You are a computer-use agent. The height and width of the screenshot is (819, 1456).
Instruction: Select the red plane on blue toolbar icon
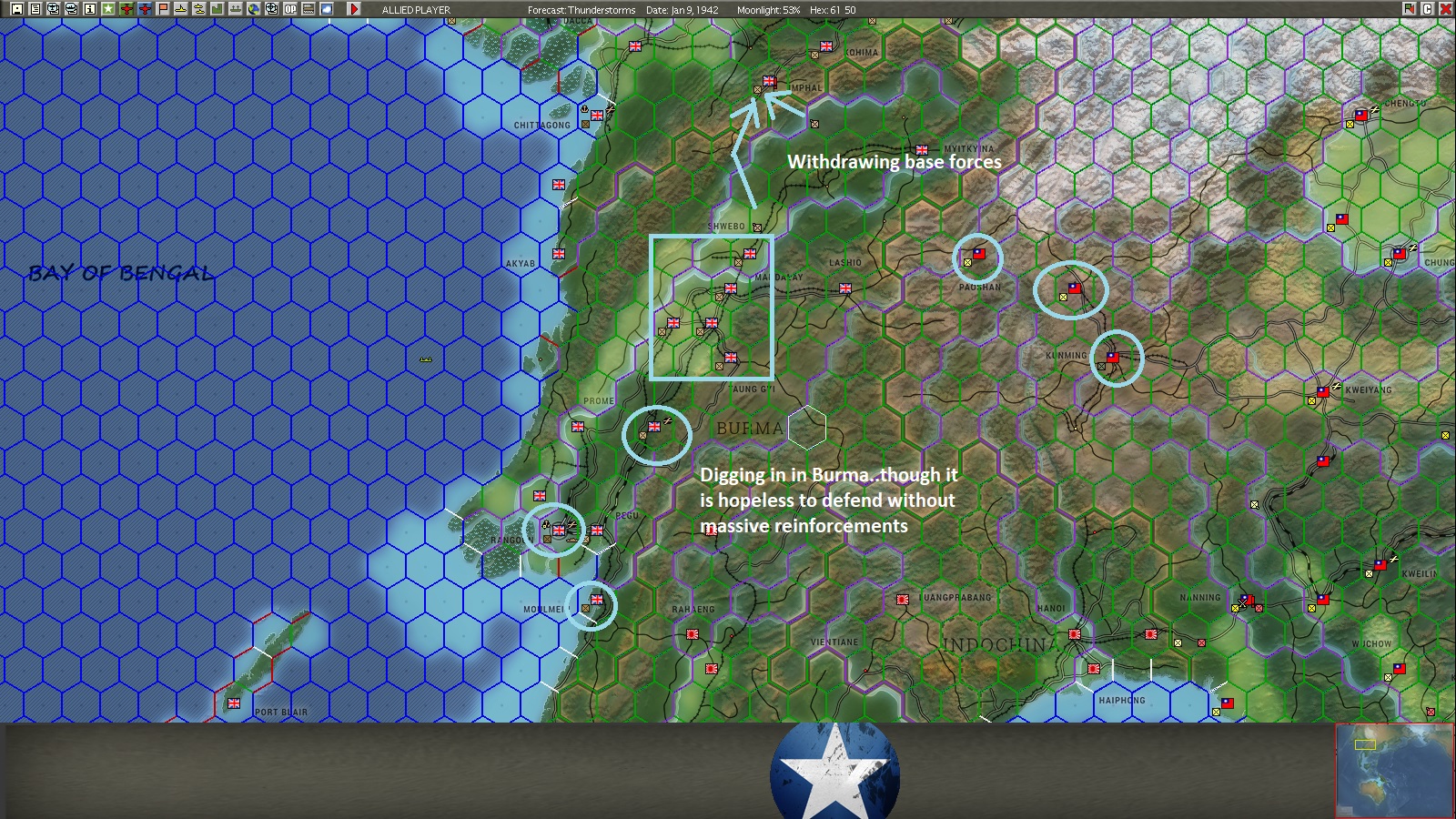[146, 9]
